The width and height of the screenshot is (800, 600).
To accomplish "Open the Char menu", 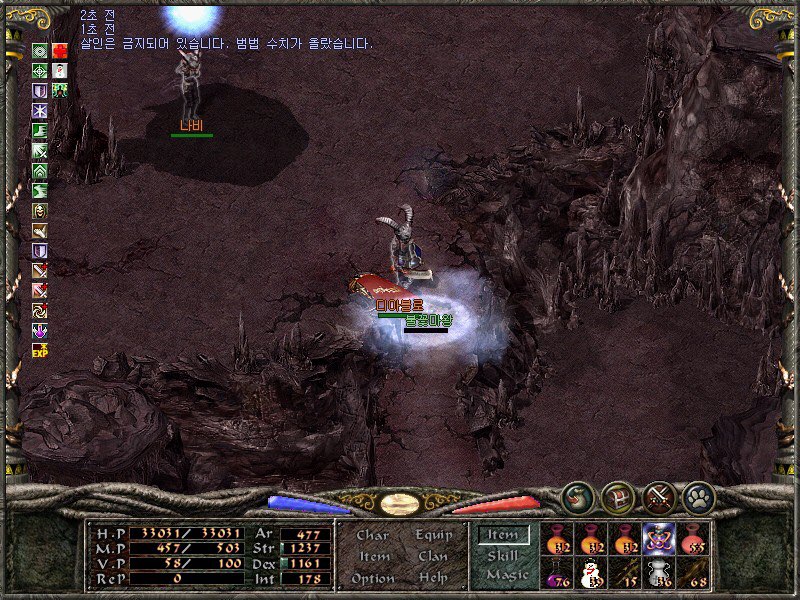I will pos(372,536).
